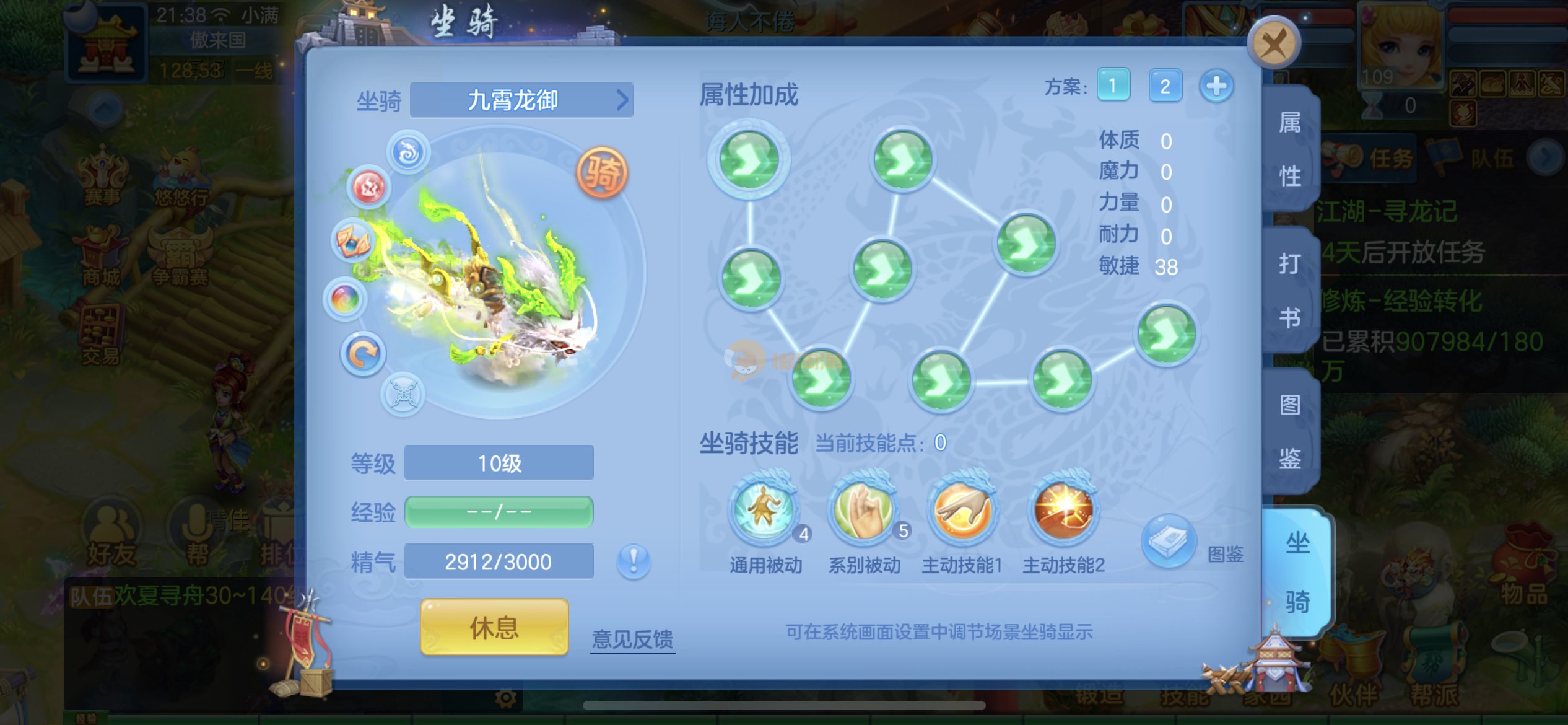Switch to the 打书 side tab
1568x725 pixels.
[x=1290, y=290]
